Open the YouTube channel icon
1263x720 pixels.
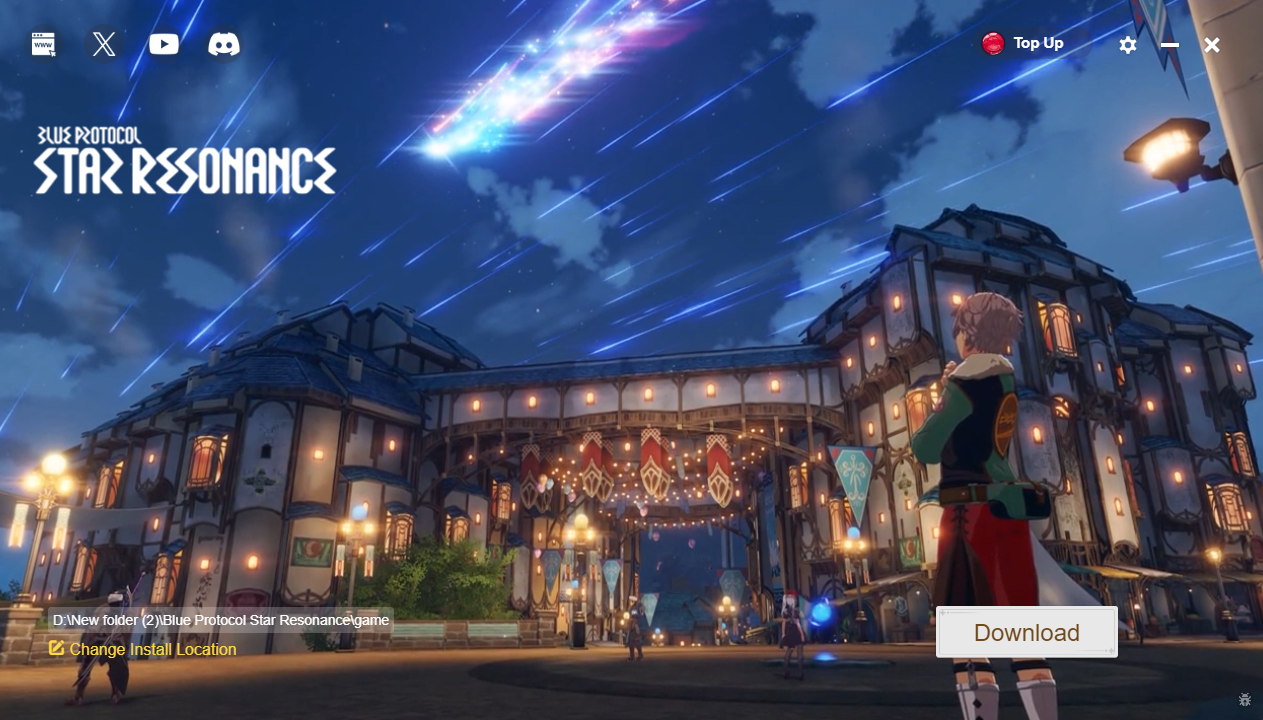point(164,44)
